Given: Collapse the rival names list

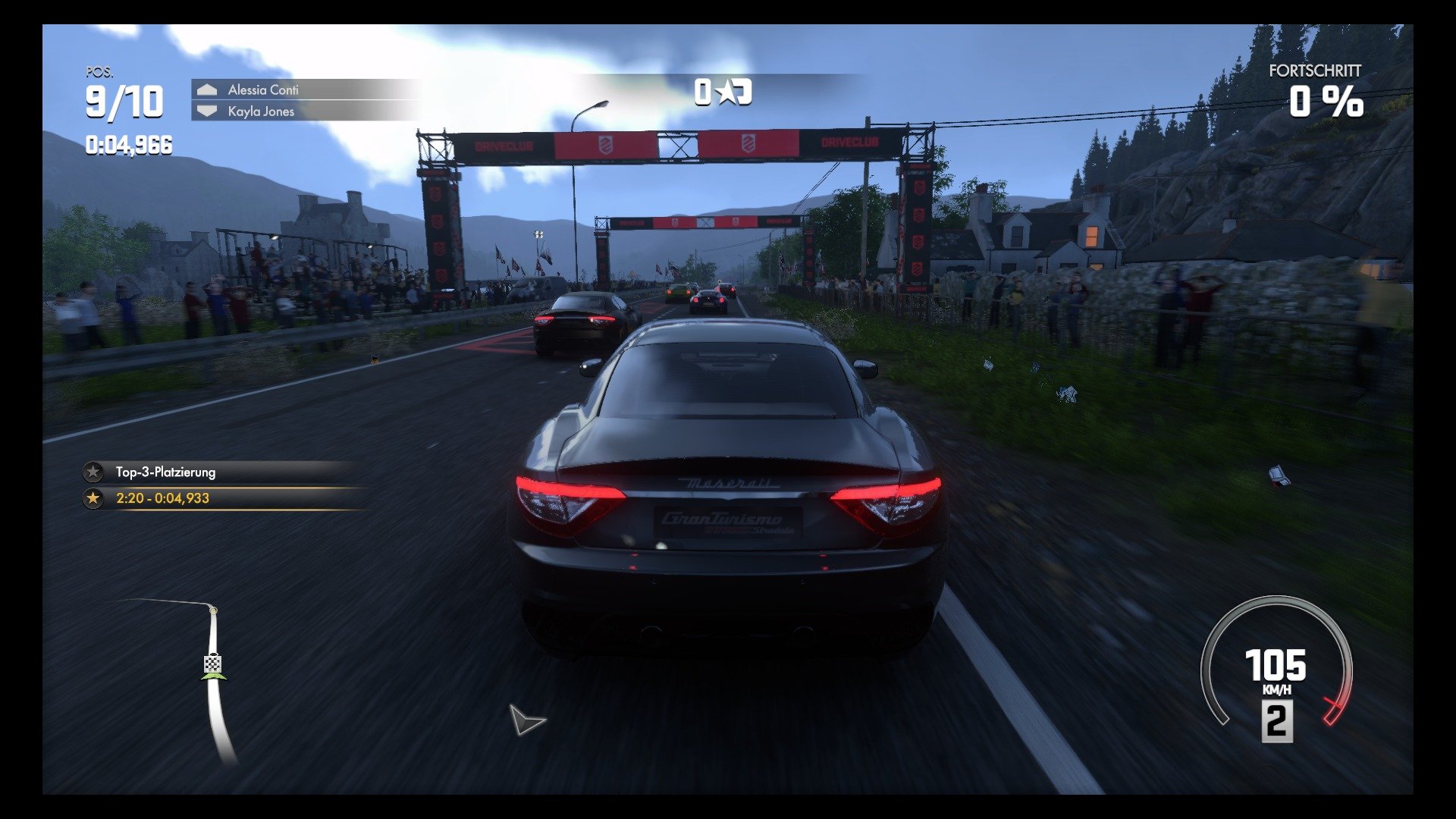Looking at the screenshot, I should click(x=303, y=100).
